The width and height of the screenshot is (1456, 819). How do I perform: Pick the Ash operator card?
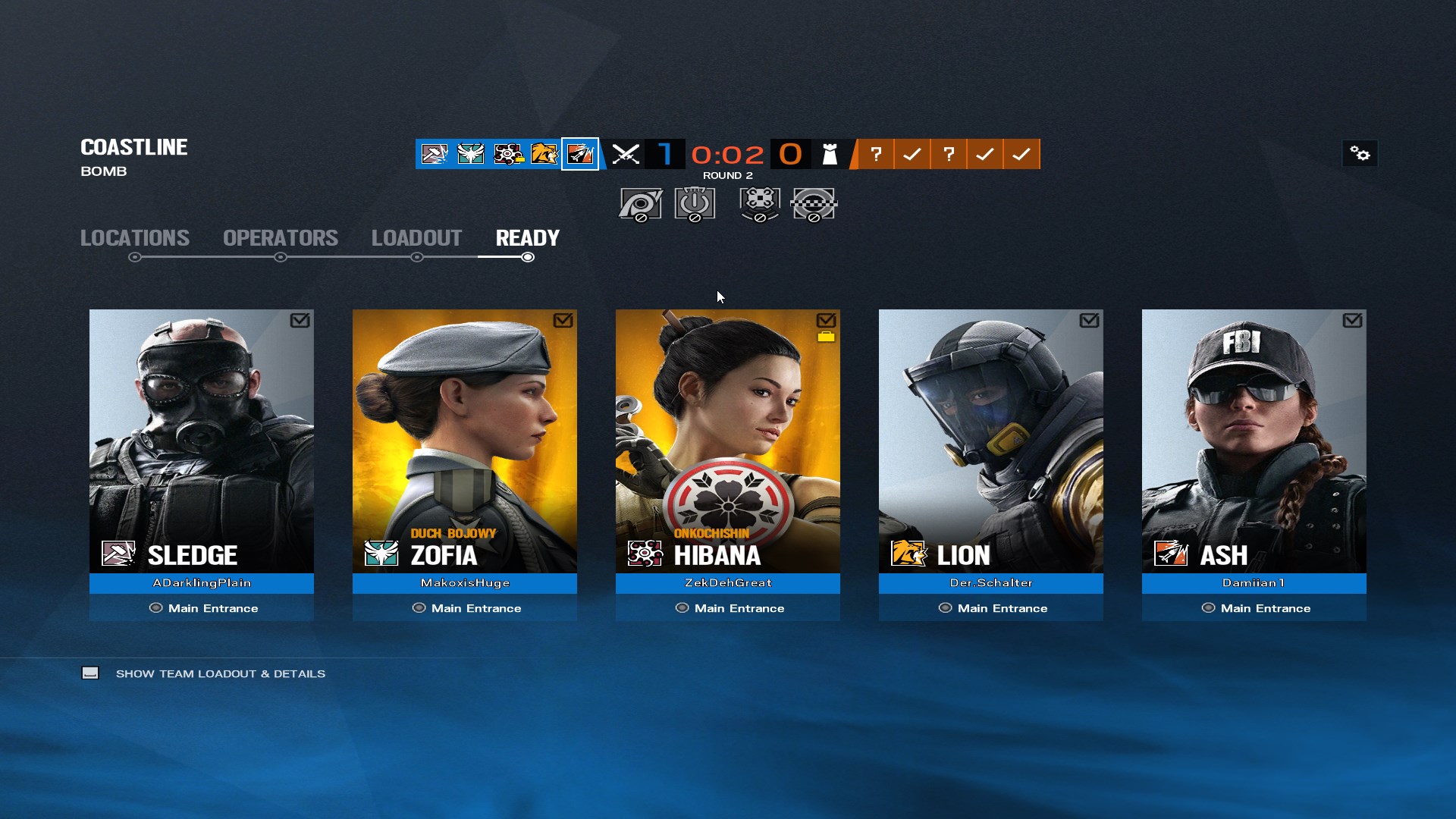[1254, 441]
